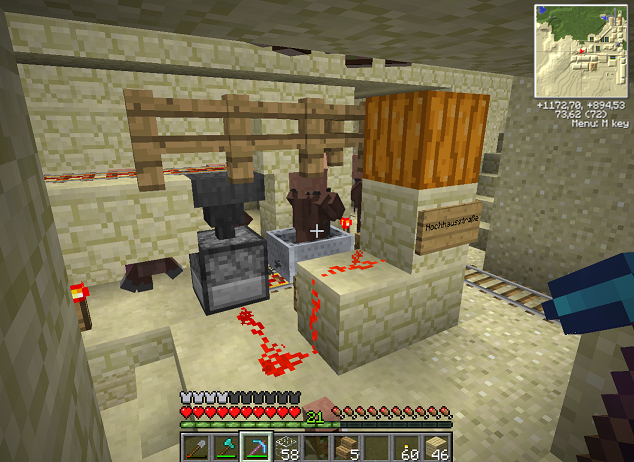The height and width of the screenshot is (462, 634).
Task: Click the minimap in the corner
Action: (x=581, y=50)
